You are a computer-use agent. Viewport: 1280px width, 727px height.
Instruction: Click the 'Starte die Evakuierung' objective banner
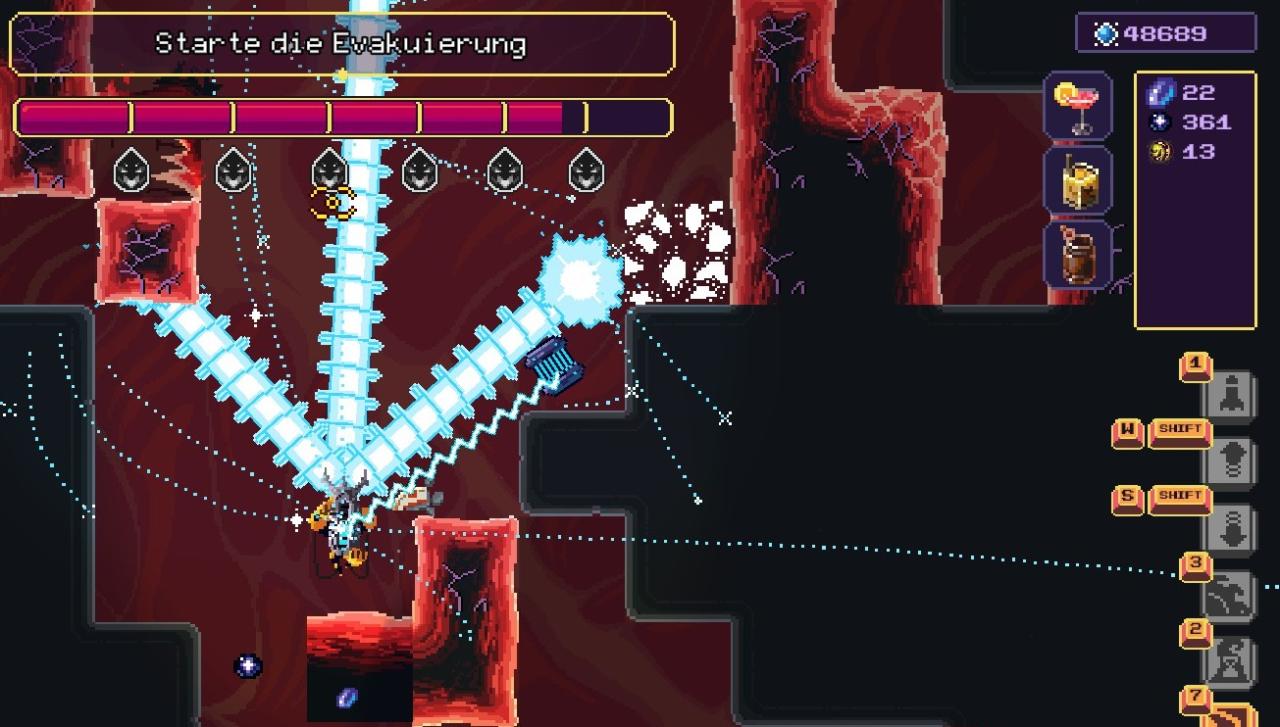[342, 44]
